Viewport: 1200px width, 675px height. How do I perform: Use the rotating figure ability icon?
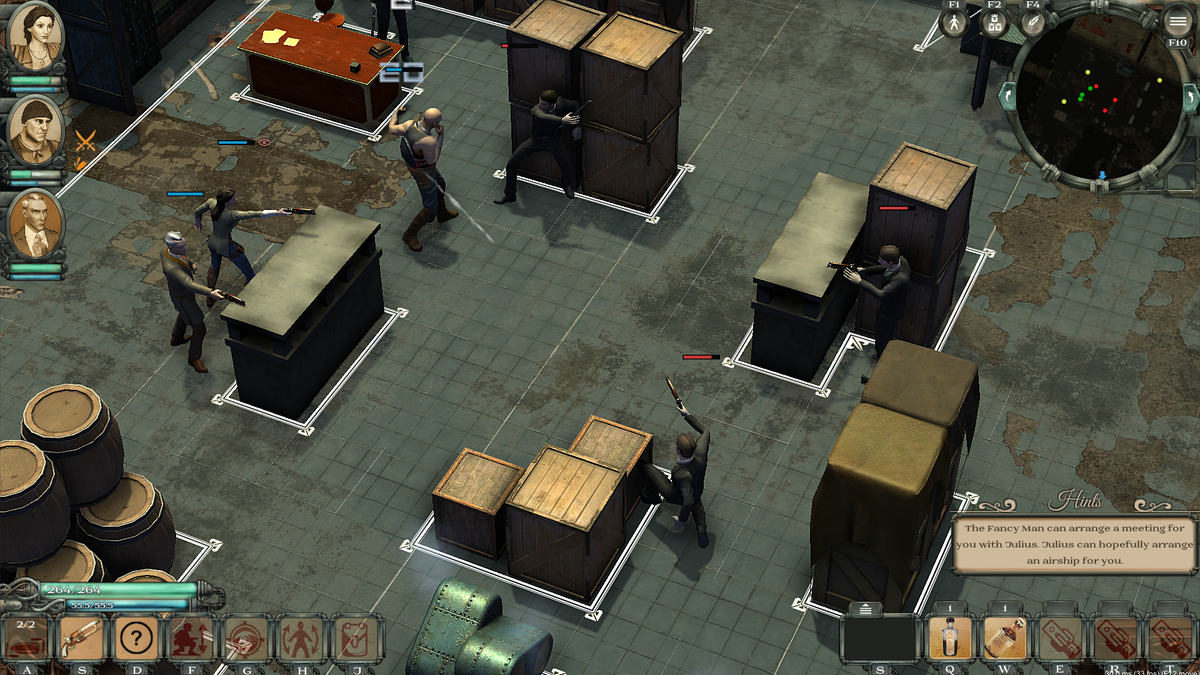coord(301,637)
